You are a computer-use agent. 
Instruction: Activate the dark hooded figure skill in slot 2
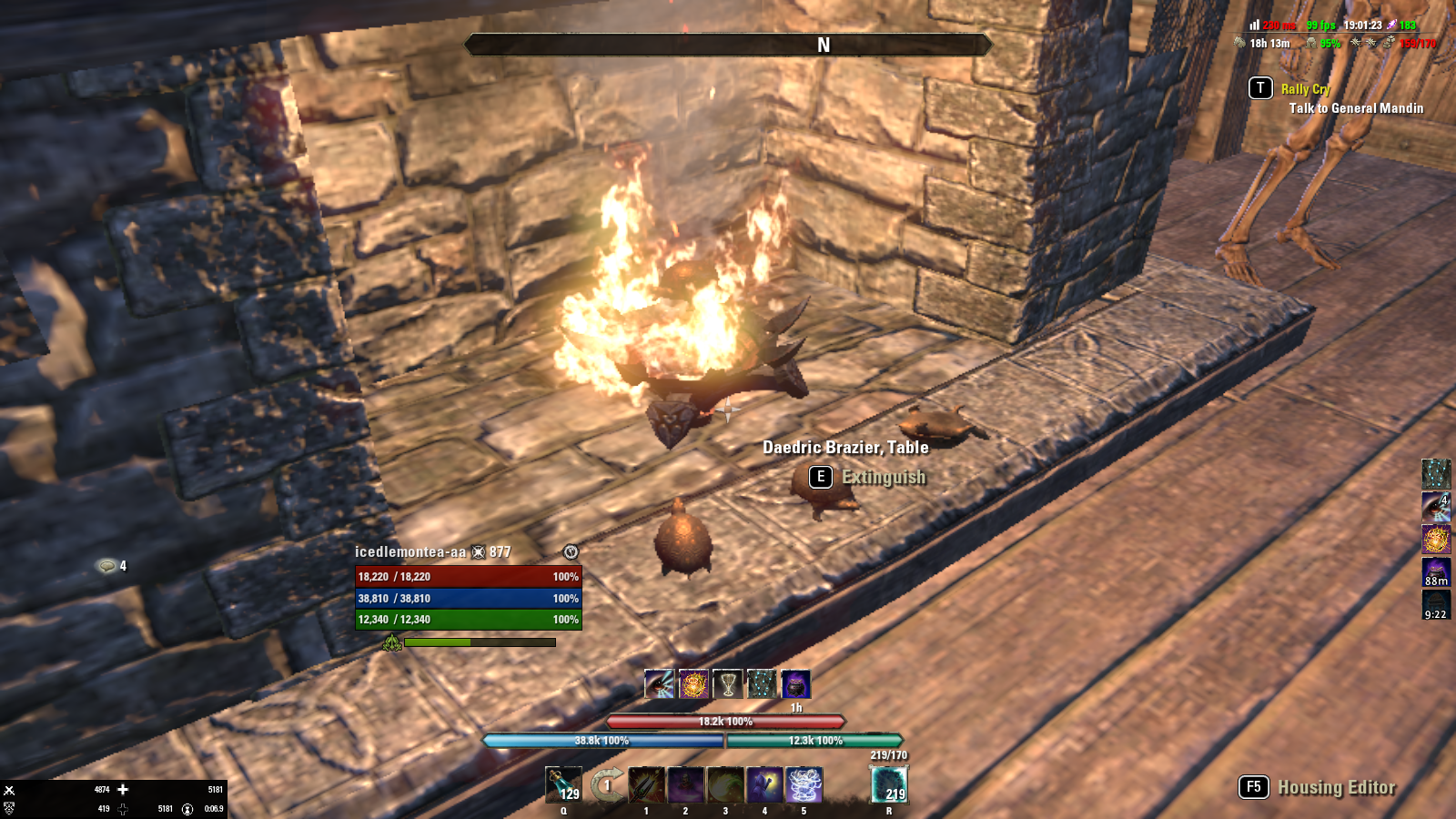tap(685, 784)
